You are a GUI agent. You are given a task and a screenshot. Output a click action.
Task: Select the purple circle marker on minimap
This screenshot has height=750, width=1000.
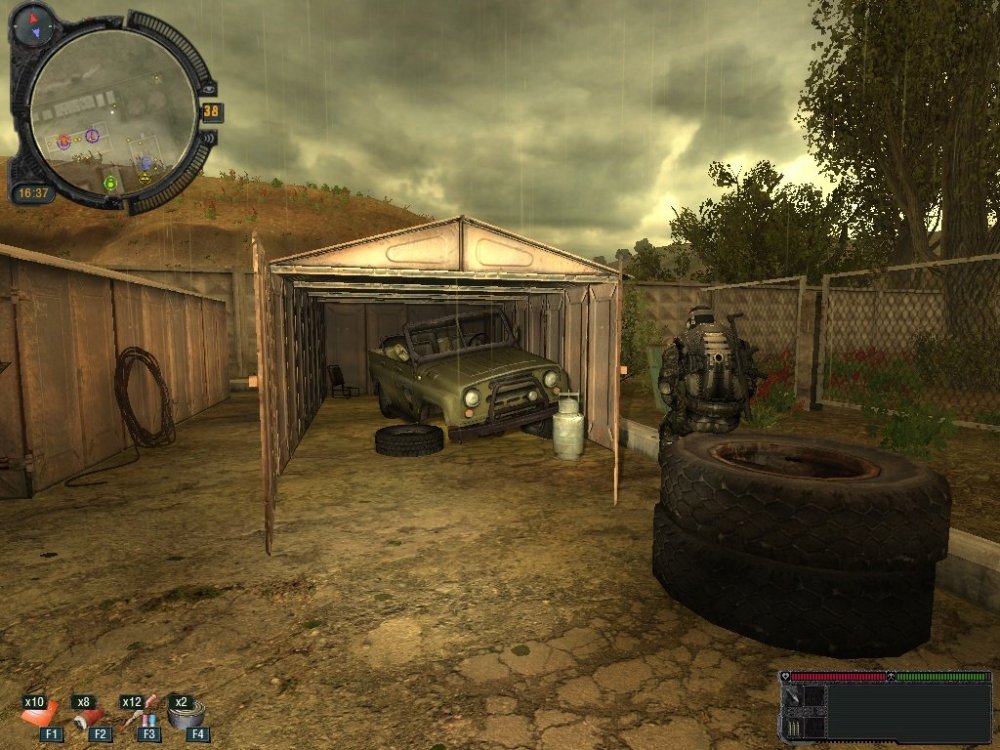tap(92, 134)
